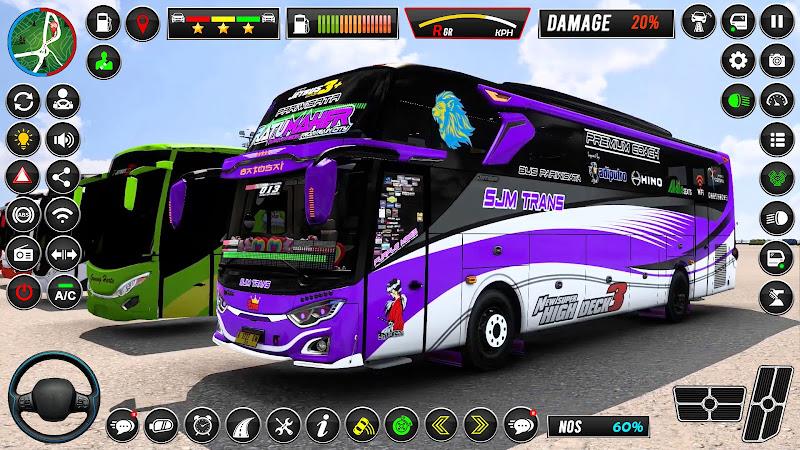Click the red power ignition button
800x450 pixels.
pos(22,293)
